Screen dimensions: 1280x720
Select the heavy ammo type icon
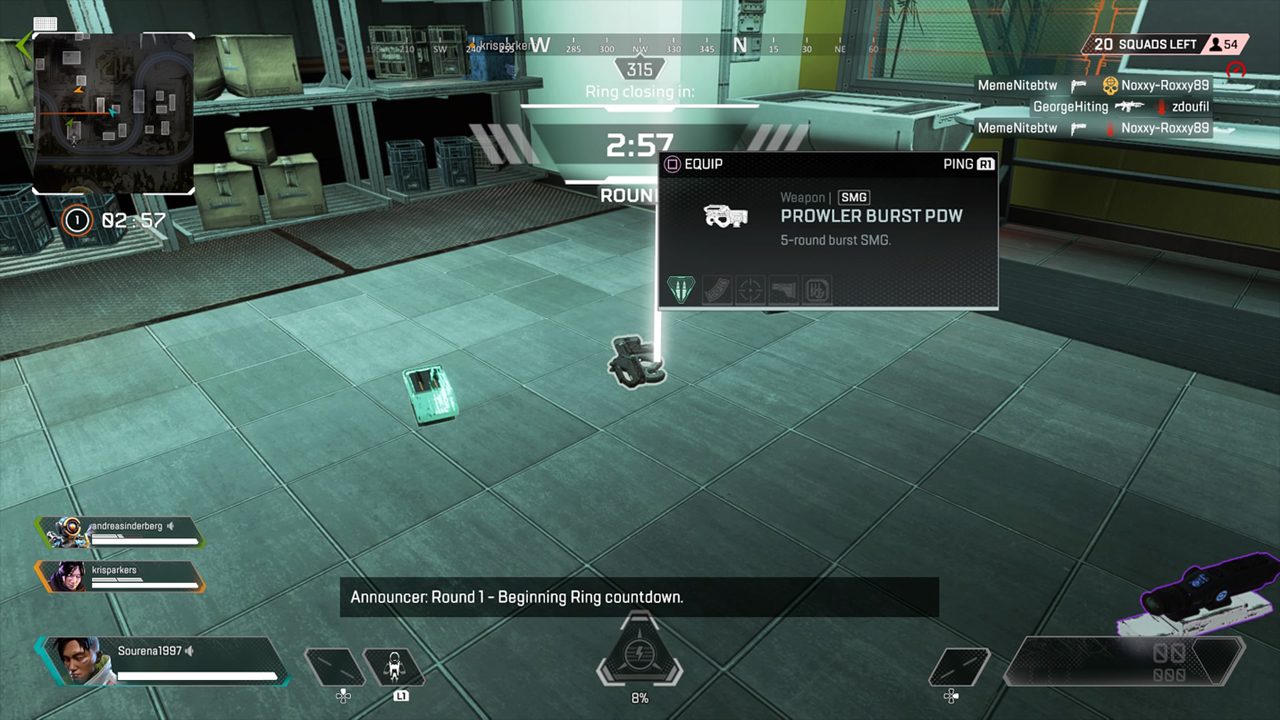point(679,290)
